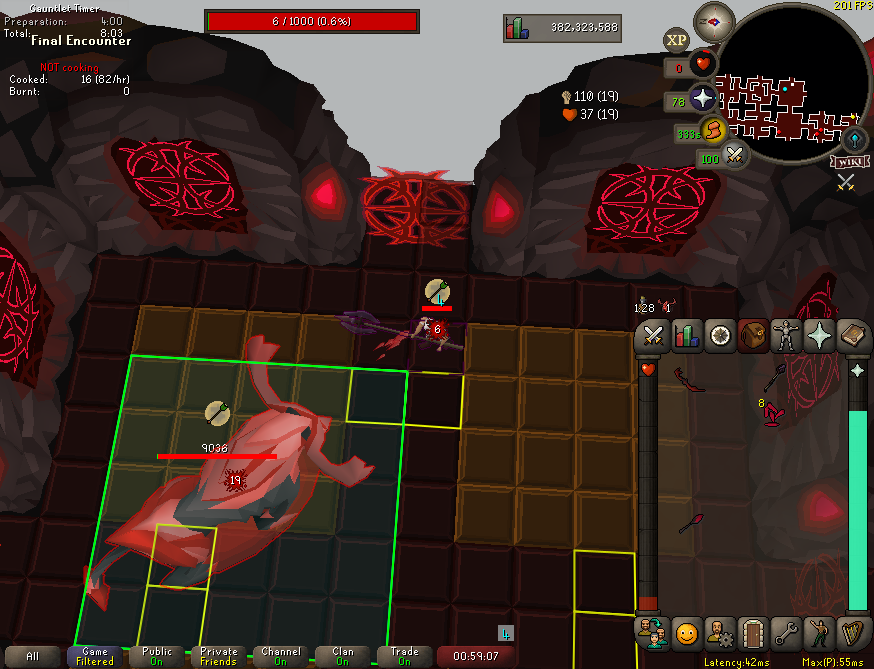Toggle run energy boot orb

(712, 130)
